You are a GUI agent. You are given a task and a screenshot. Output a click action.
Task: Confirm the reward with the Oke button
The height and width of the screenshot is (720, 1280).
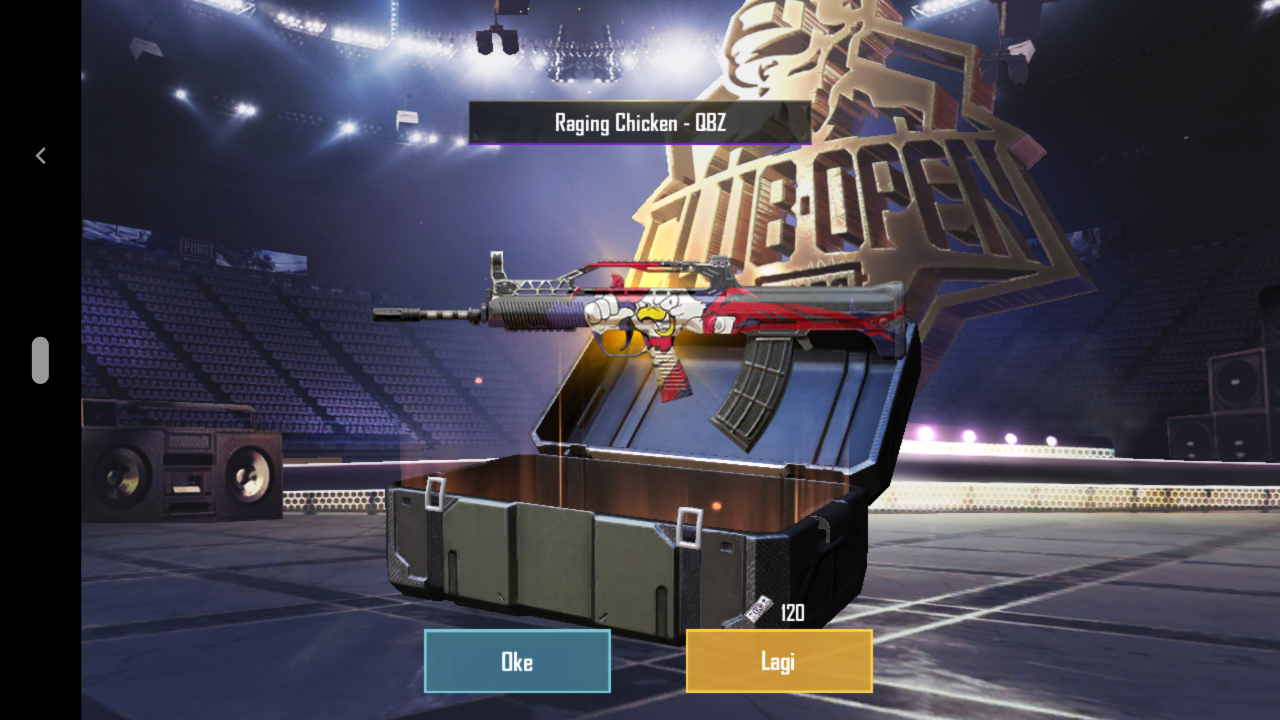pos(517,661)
